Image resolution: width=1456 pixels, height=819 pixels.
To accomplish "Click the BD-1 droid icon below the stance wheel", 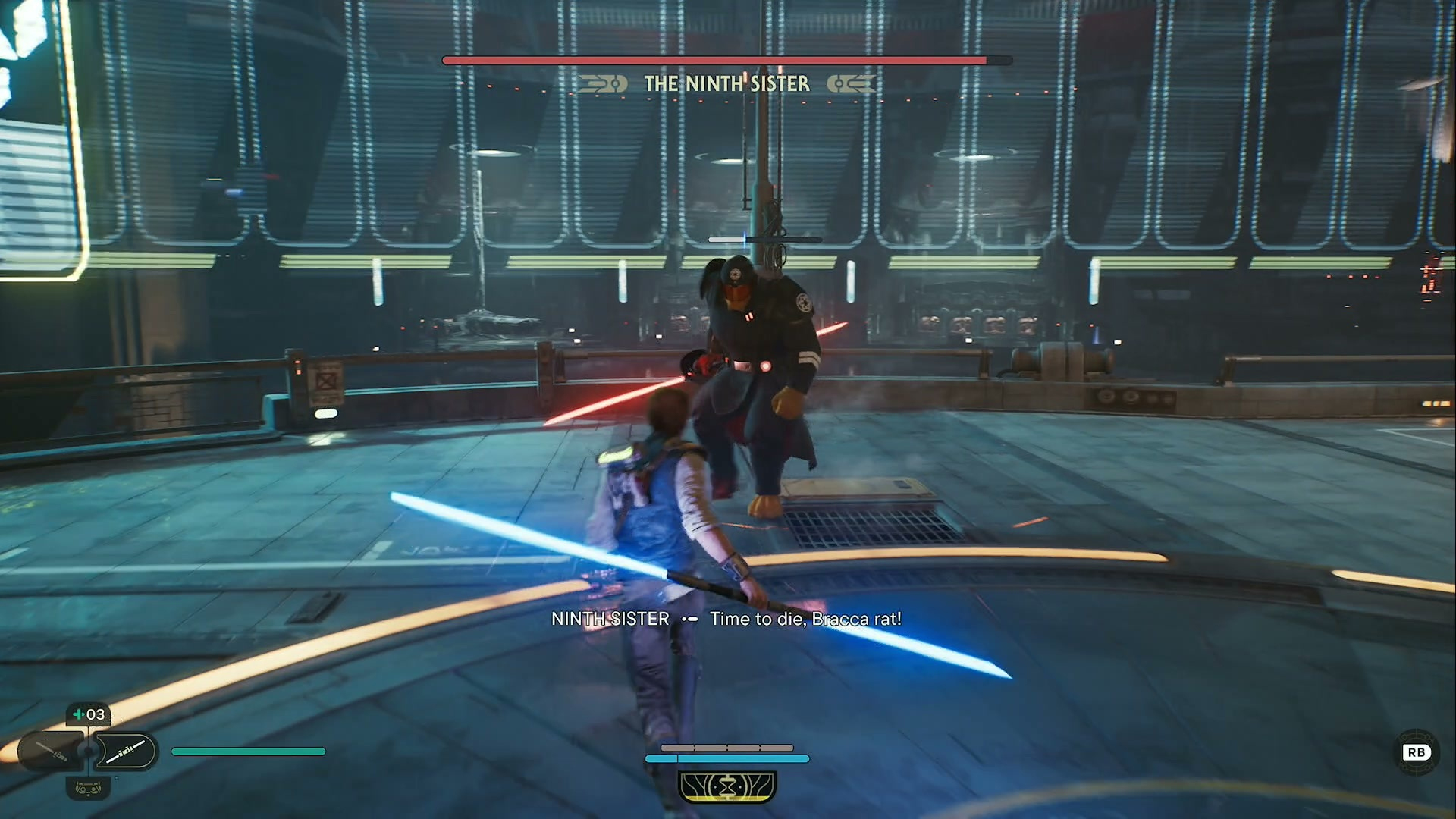I will [88, 789].
